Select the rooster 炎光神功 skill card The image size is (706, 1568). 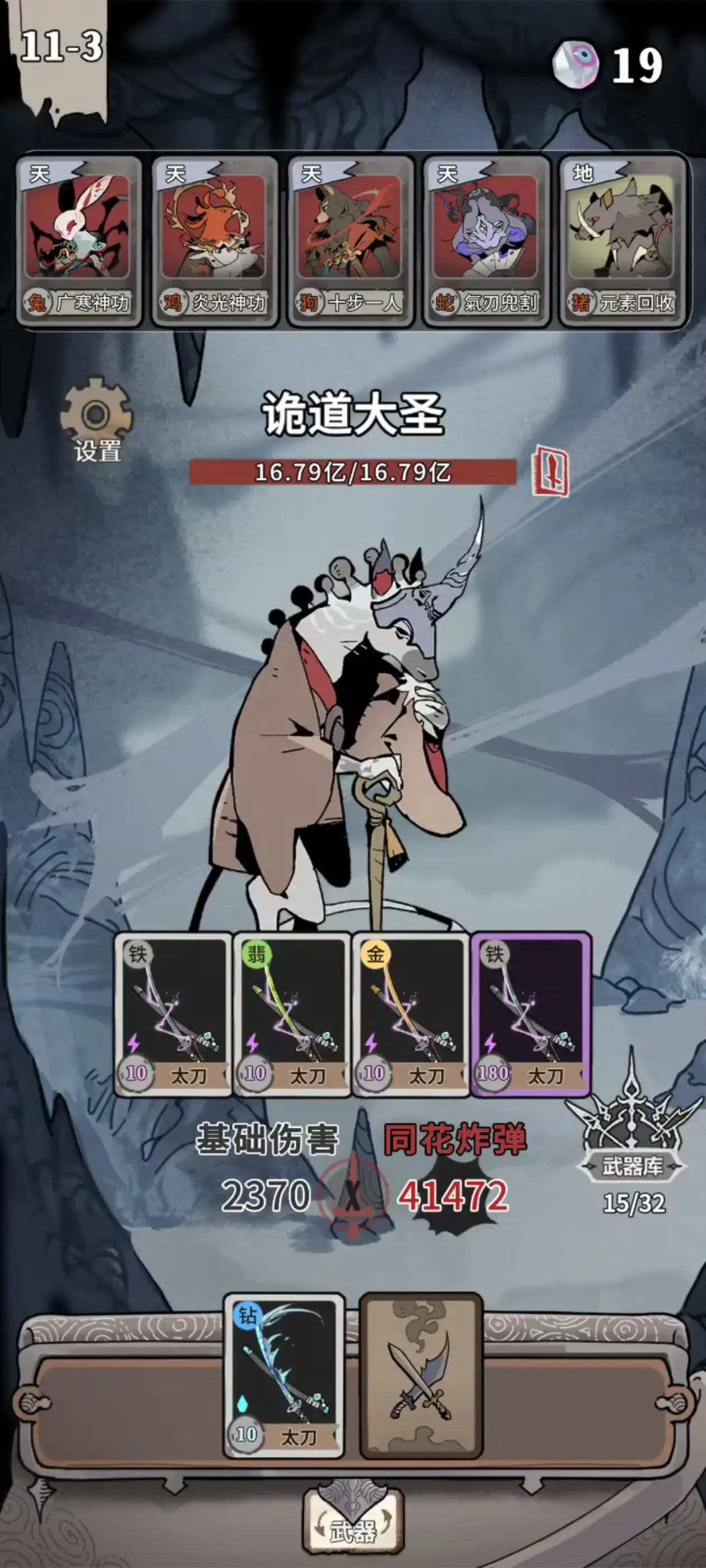215,240
